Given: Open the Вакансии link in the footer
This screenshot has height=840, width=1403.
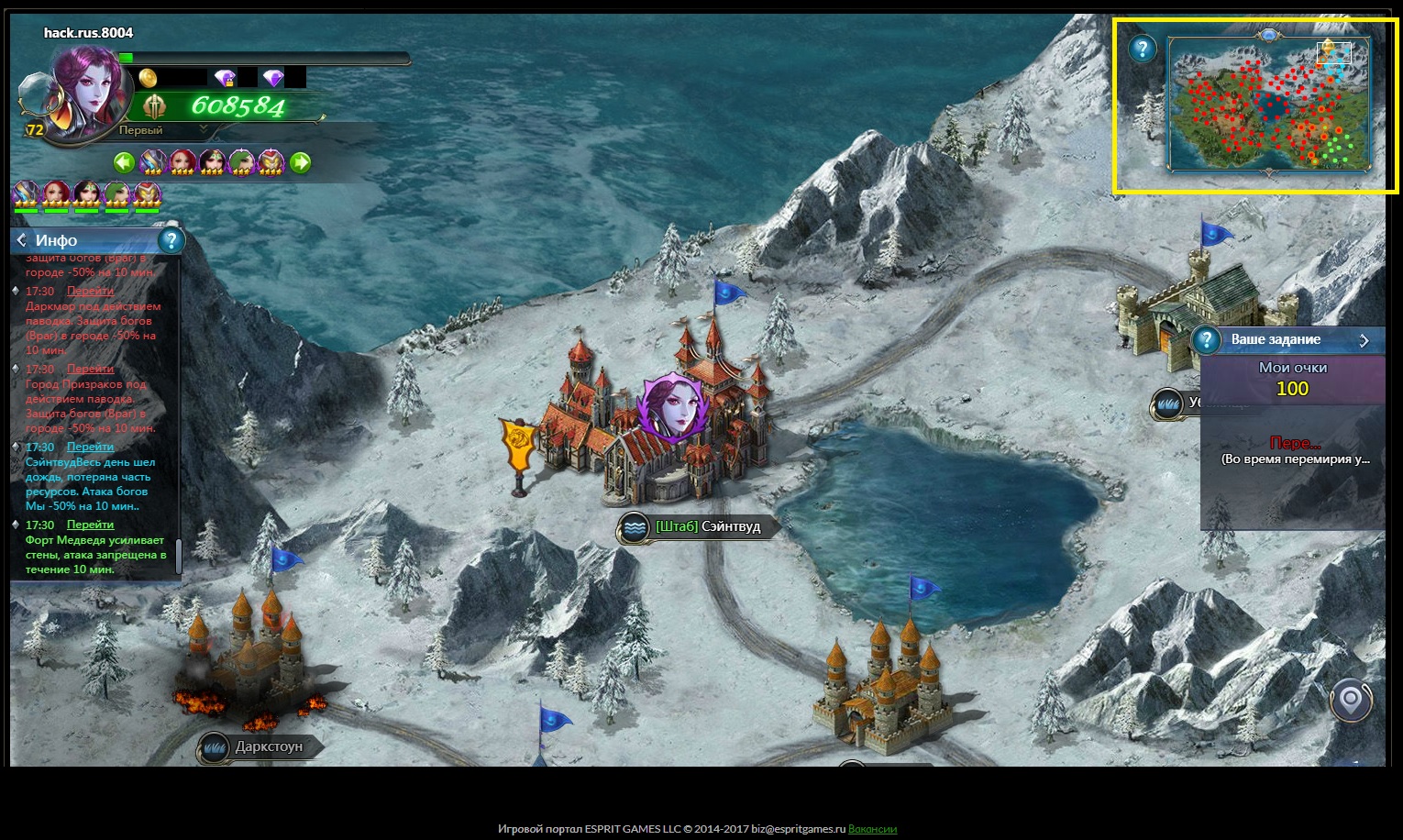Looking at the screenshot, I should coord(872,829).
